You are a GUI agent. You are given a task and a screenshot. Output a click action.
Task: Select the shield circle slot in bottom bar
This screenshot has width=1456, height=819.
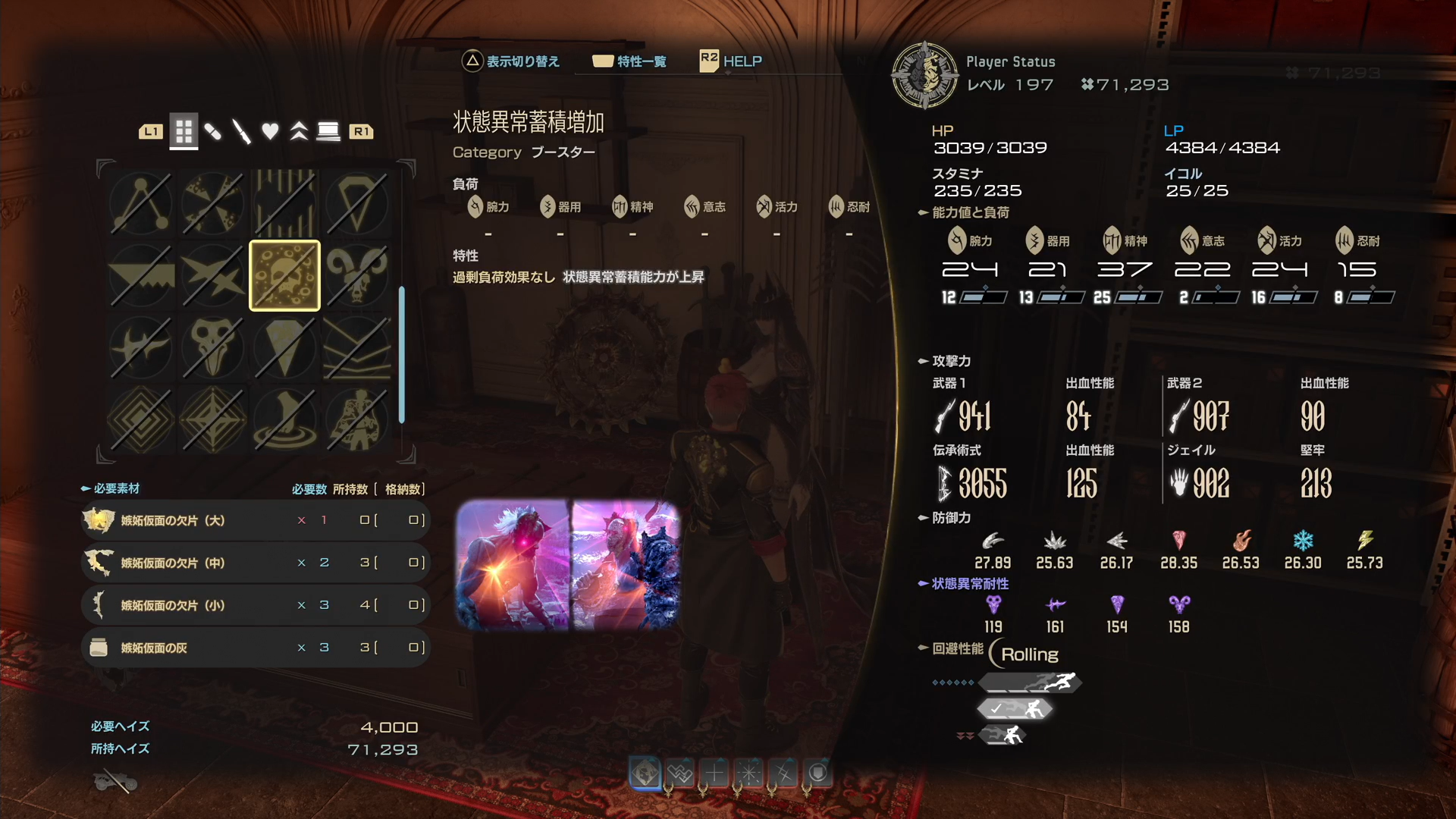click(x=817, y=773)
